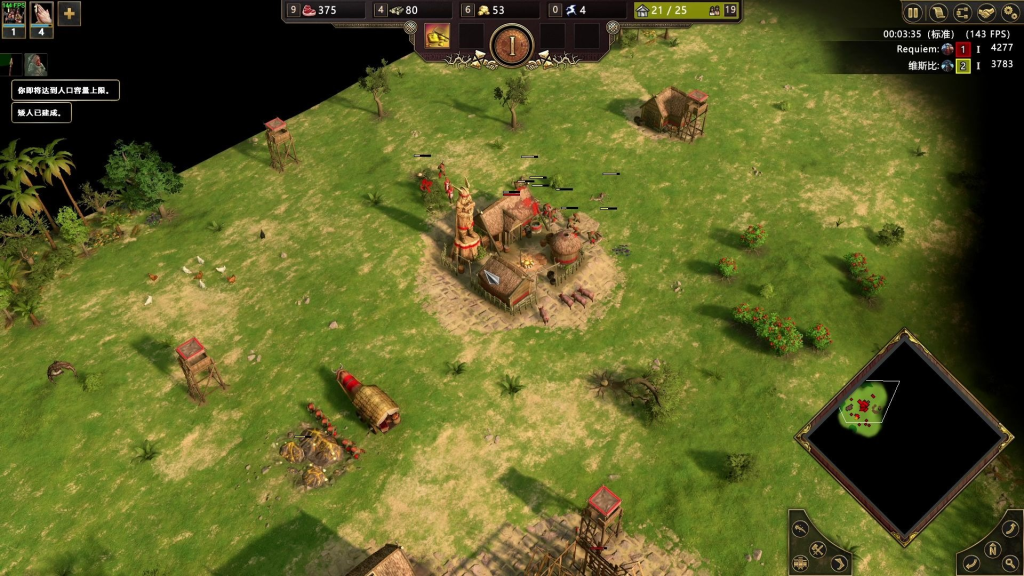Image resolution: width=1024 pixels, height=576 pixels.
Task: Select the bearded hero portrait
Action: point(36,65)
